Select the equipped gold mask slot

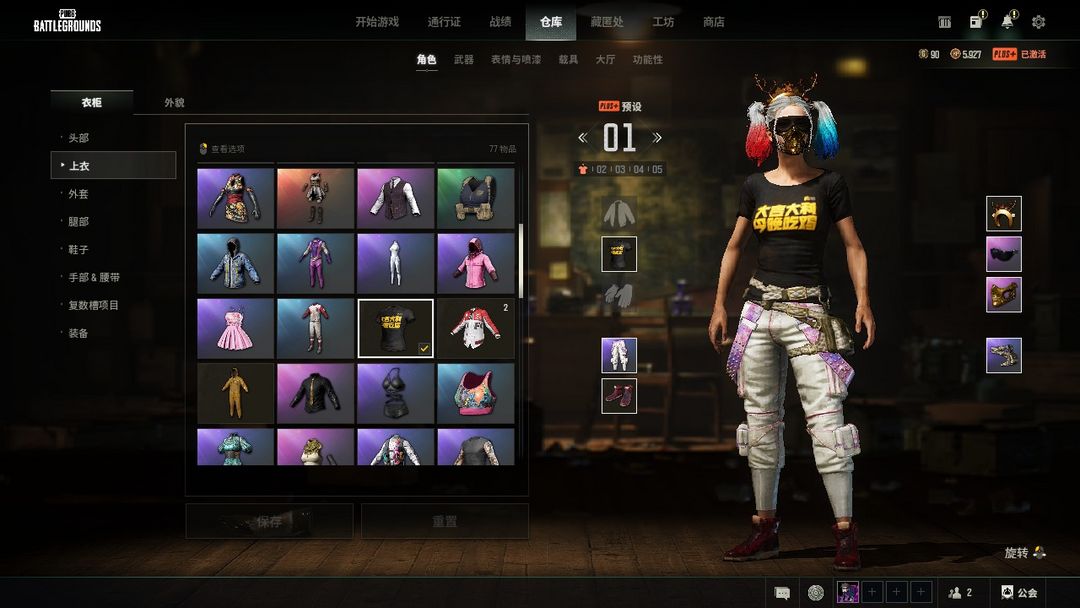pyautogui.click(x=1004, y=295)
